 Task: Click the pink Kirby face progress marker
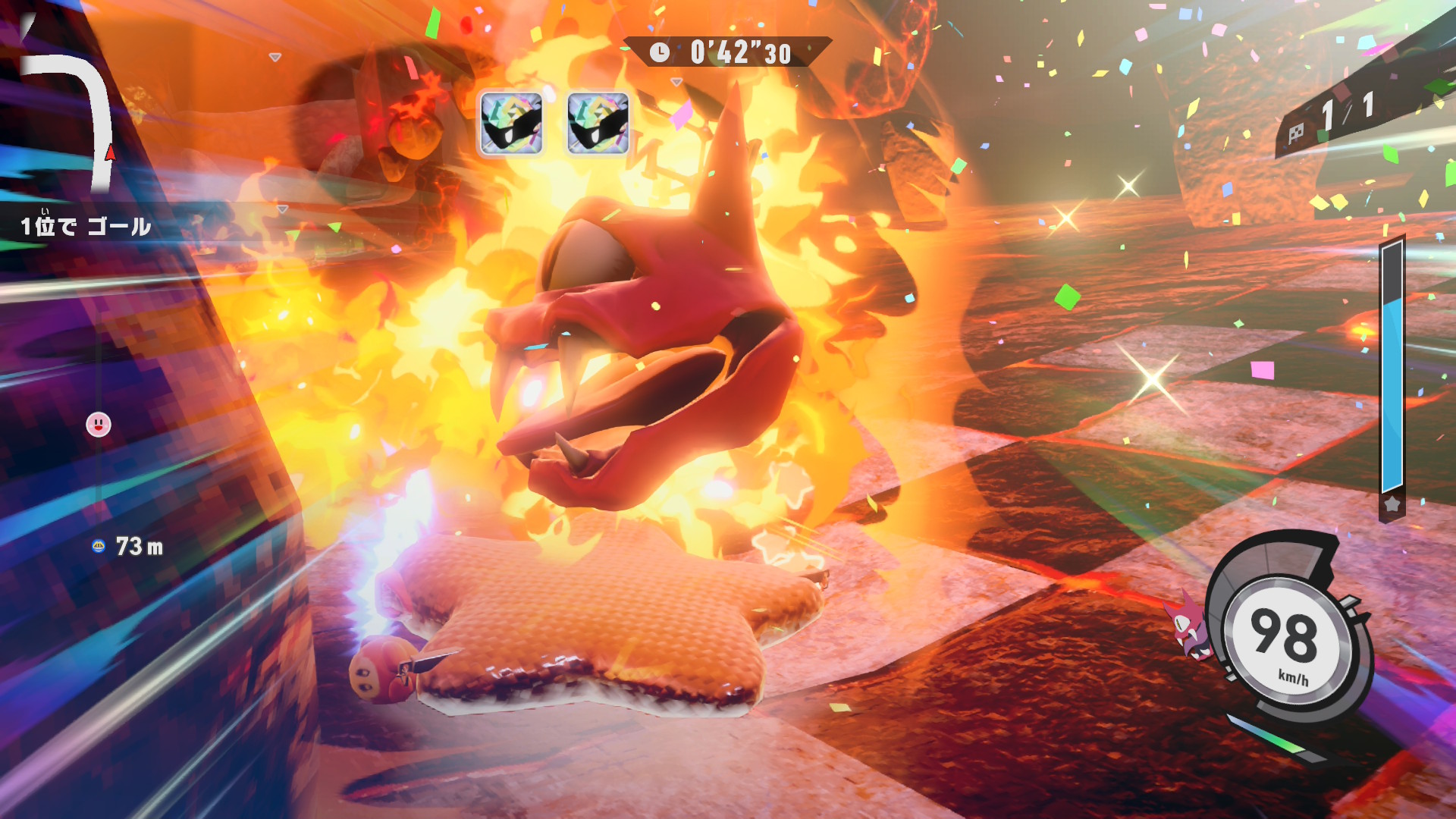click(x=99, y=425)
